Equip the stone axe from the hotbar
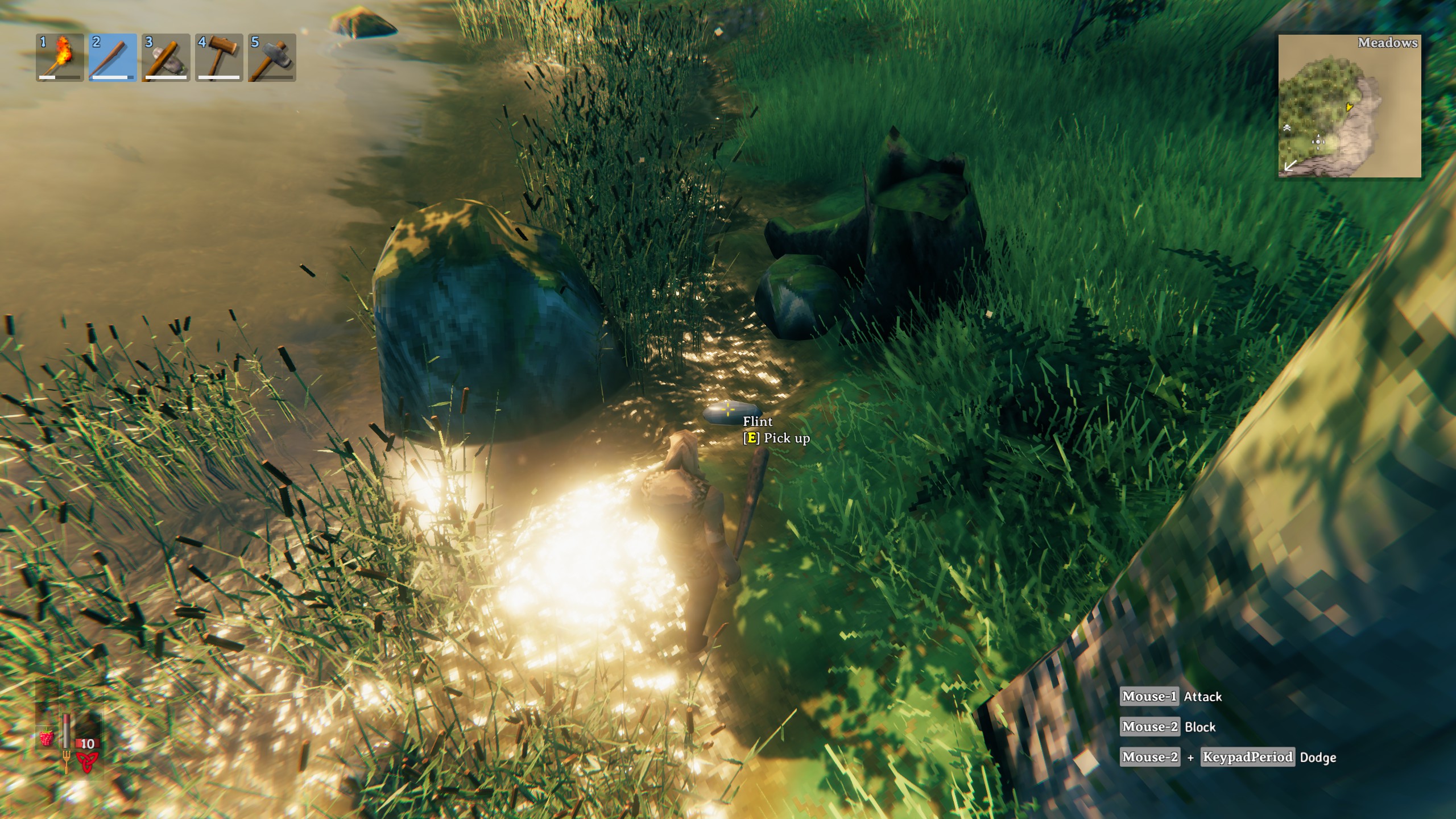The width and height of the screenshot is (1456, 819). tap(166, 57)
